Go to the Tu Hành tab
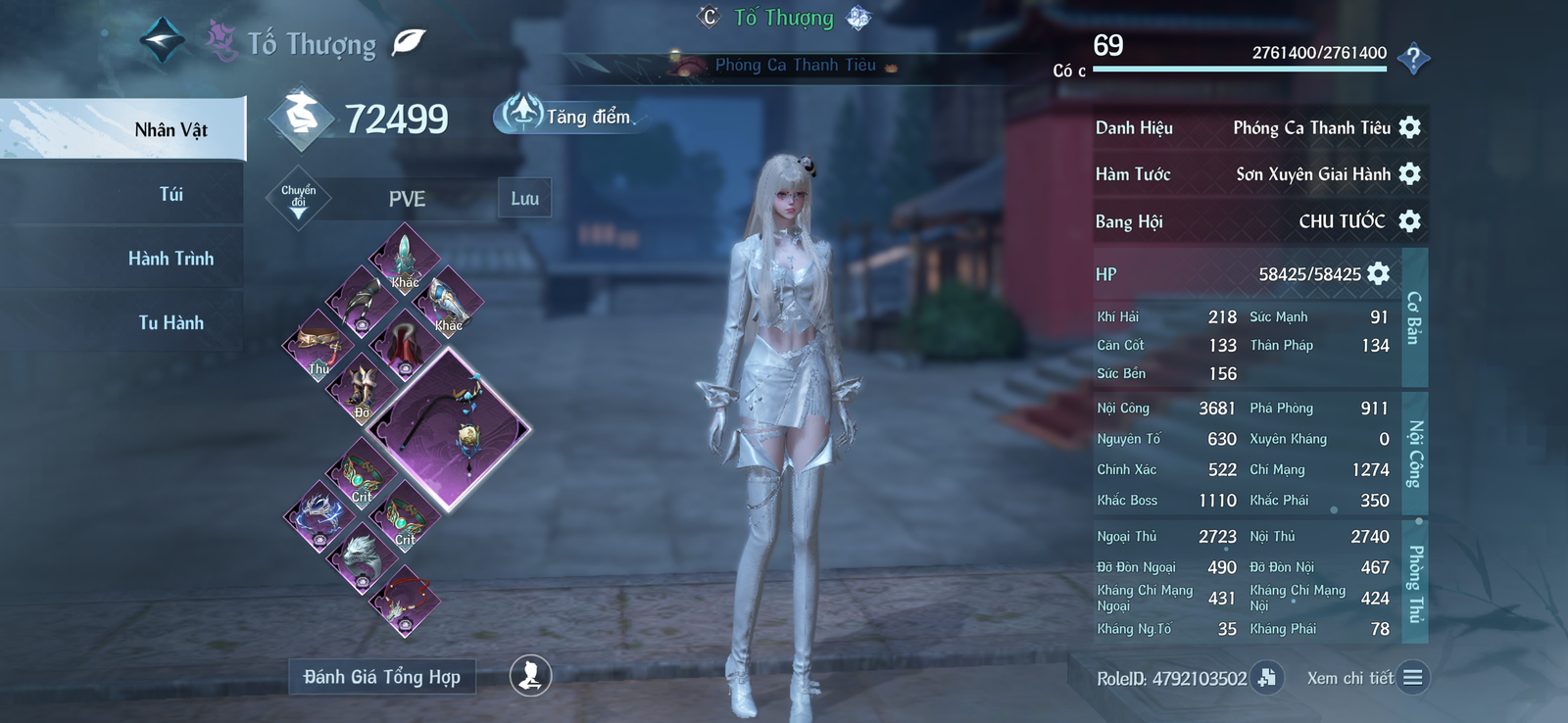Image resolution: width=1568 pixels, height=723 pixels. 171,322
